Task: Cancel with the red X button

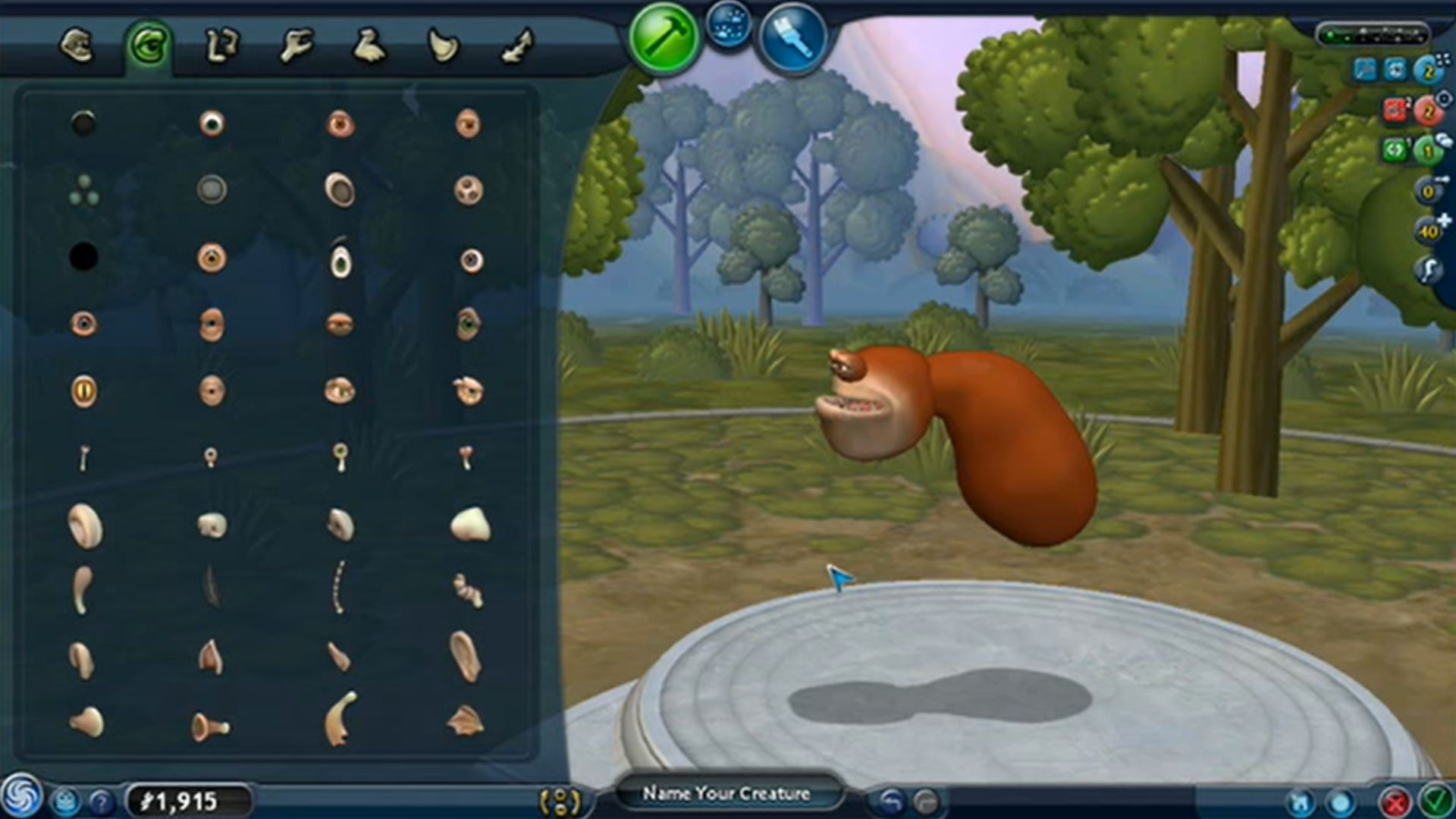Action: point(1394,802)
